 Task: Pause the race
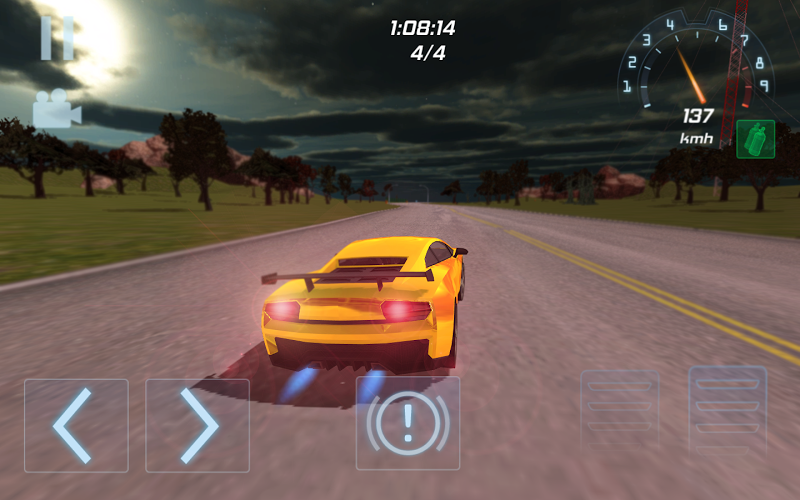(x=57, y=38)
